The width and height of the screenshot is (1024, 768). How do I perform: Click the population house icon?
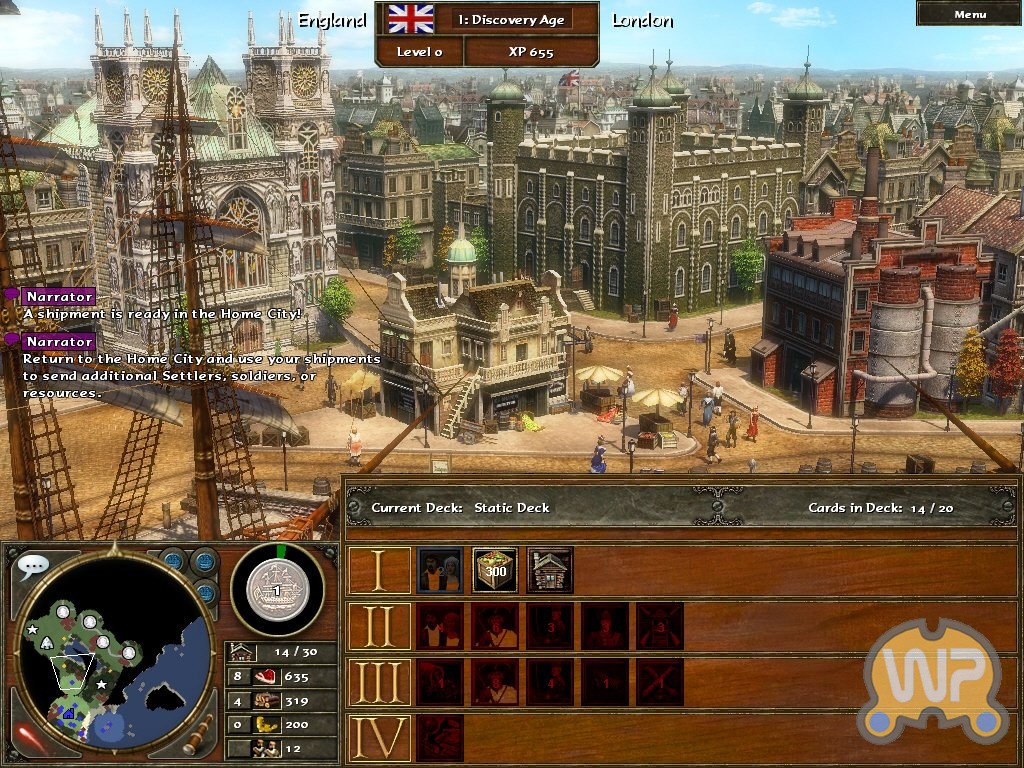point(241,651)
